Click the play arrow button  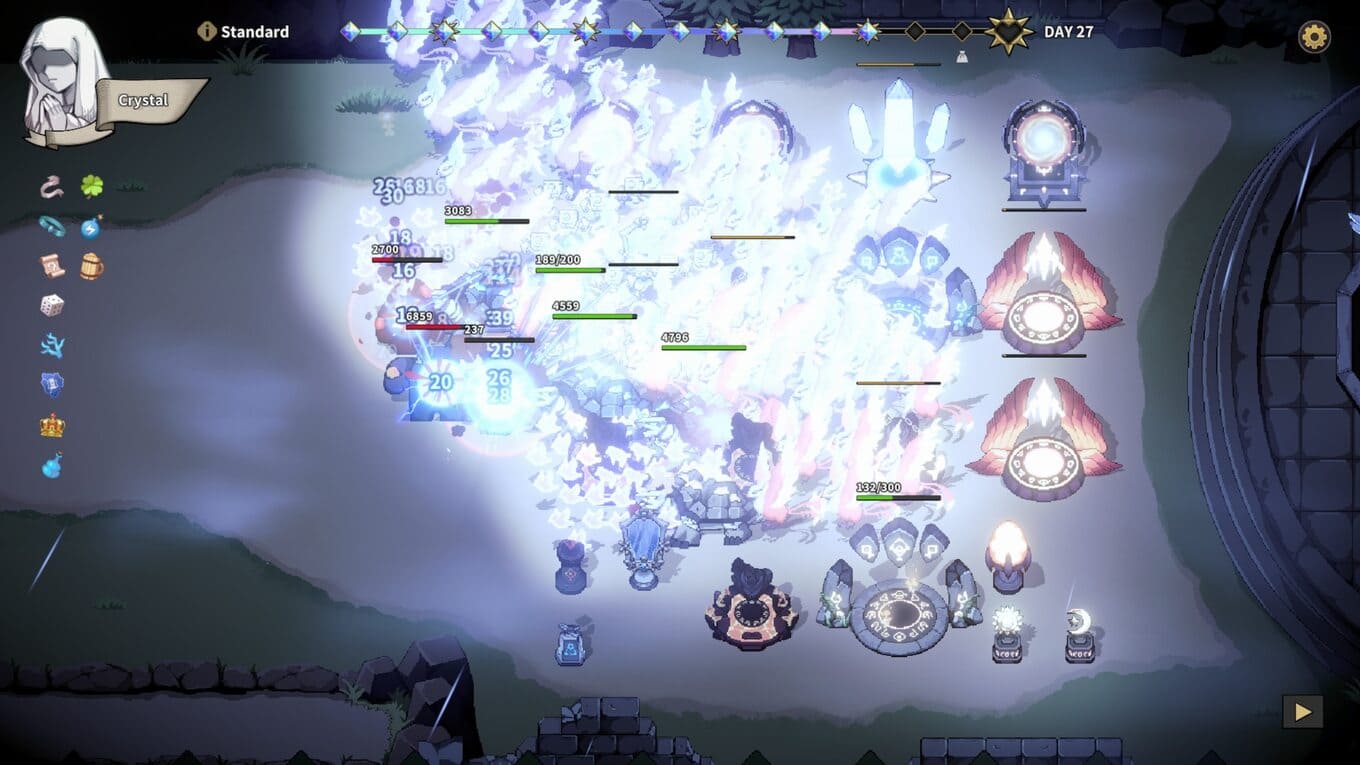click(x=1302, y=711)
